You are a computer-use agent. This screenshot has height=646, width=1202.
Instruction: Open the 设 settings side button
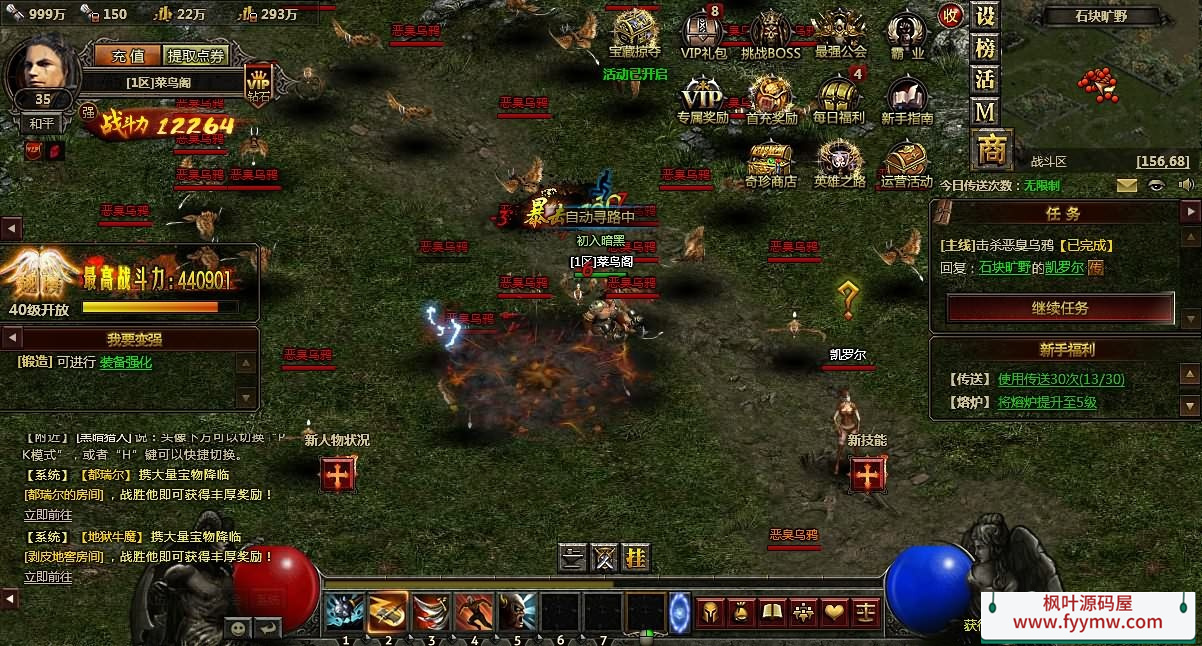click(x=986, y=17)
